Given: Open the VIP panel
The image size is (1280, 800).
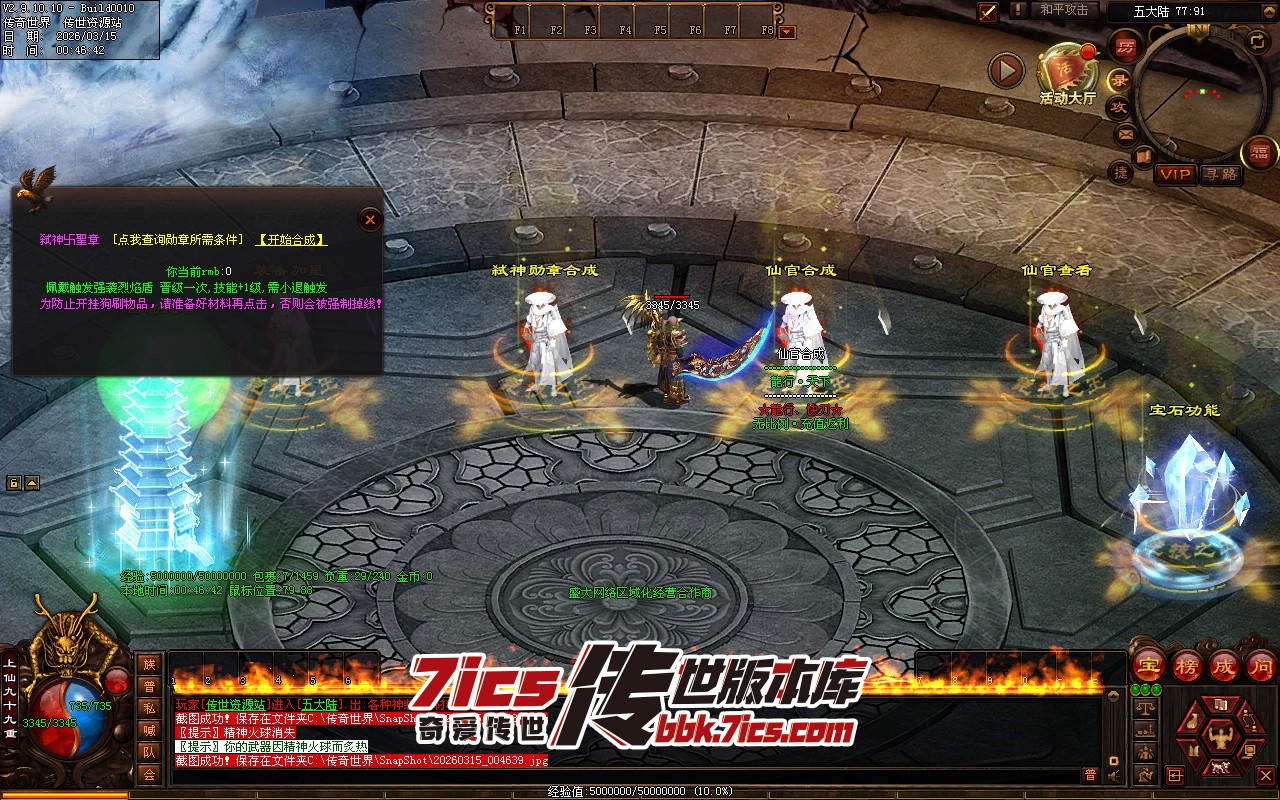Looking at the screenshot, I should (x=1176, y=175).
